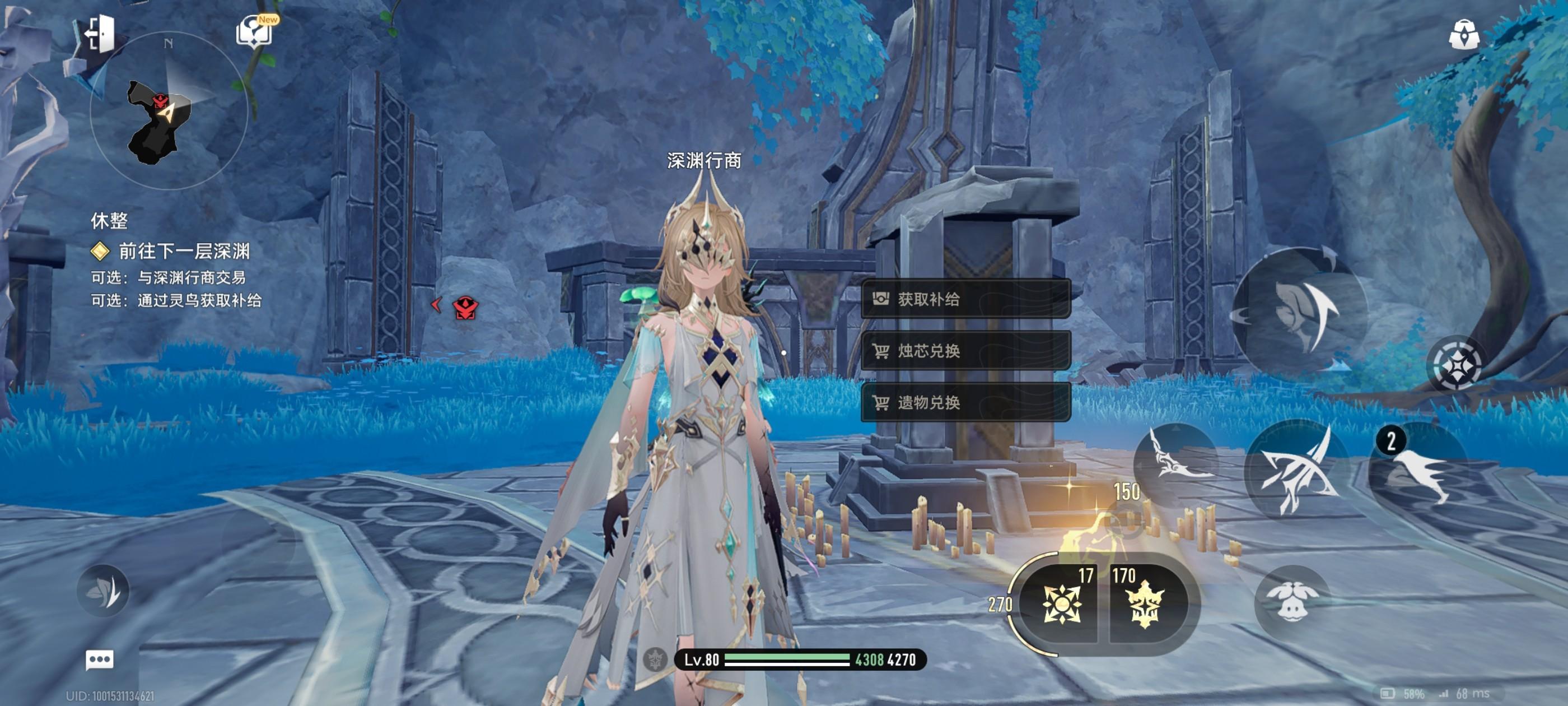Tap the exit door icon
The width and height of the screenshot is (1568, 706).
click(100, 33)
